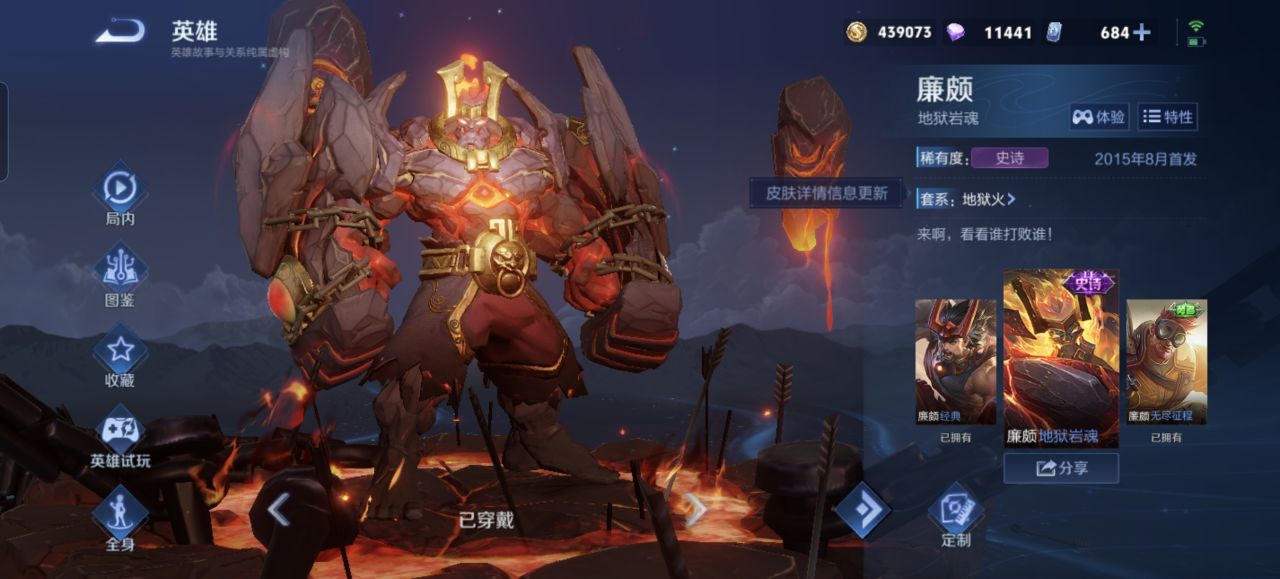Viewport: 1280px width, 579px height.
Task: Switch to previous hero with left arrow
Action: pos(279,510)
